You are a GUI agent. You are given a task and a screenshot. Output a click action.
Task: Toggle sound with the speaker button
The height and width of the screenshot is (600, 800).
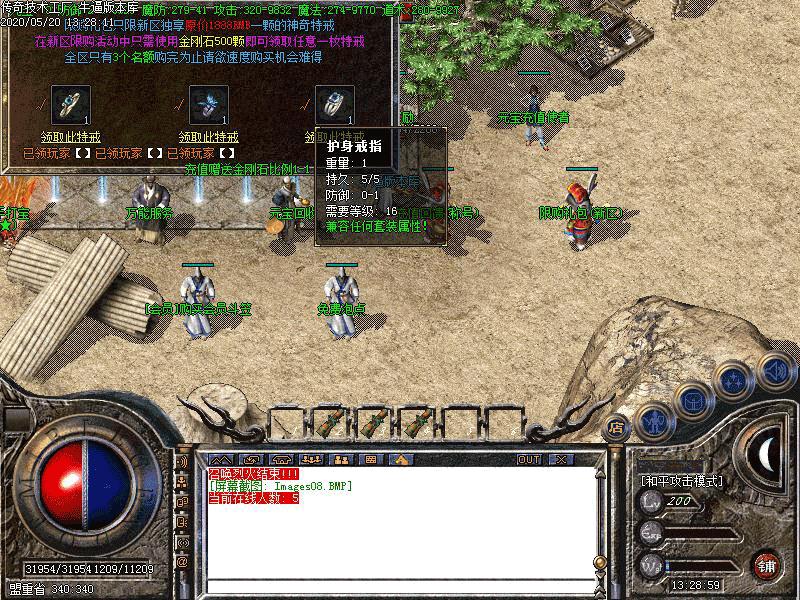coord(774,369)
